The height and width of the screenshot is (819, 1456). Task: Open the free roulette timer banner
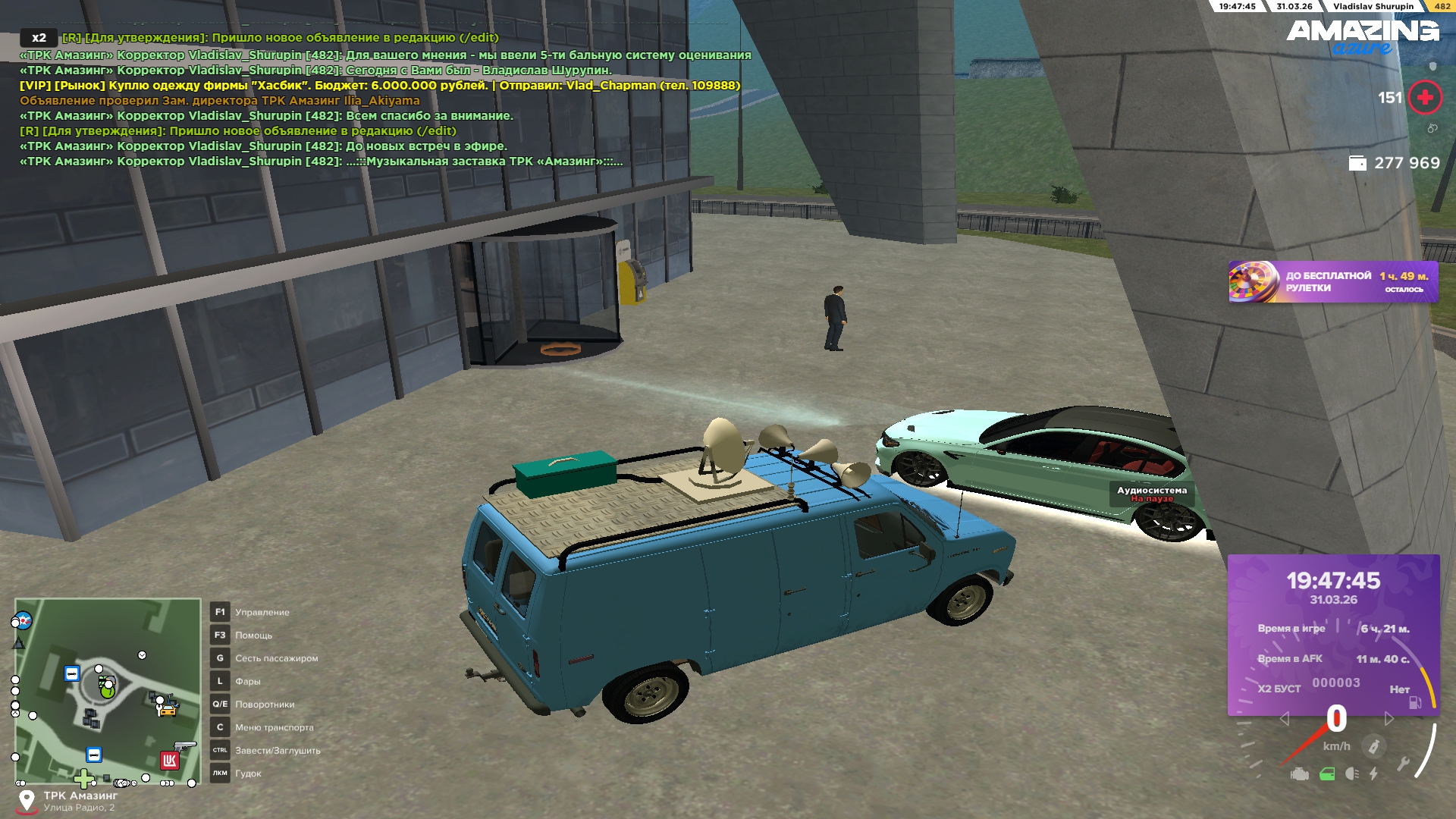coord(1332,282)
